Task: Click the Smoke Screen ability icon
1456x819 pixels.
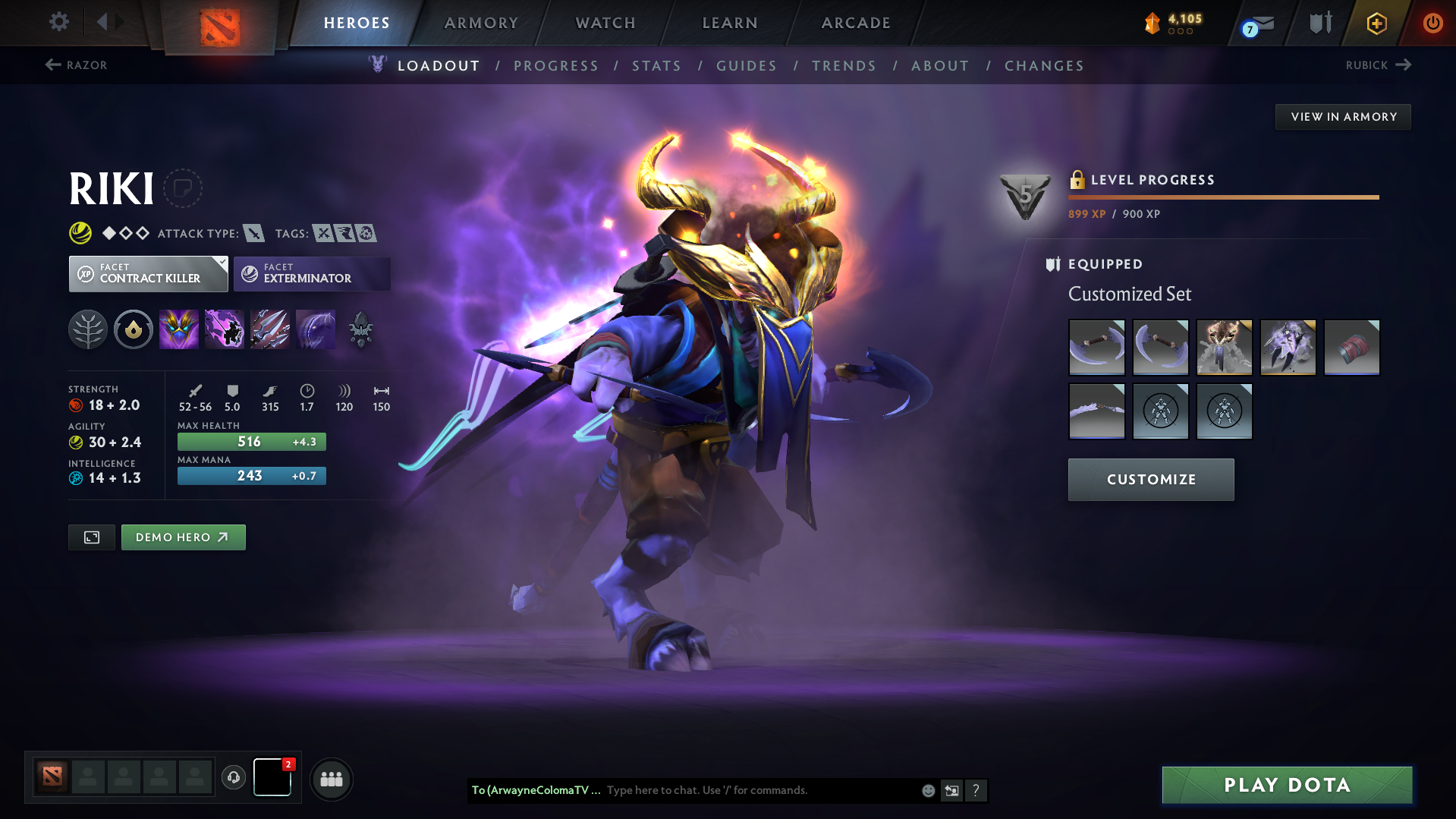Action: point(179,329)
